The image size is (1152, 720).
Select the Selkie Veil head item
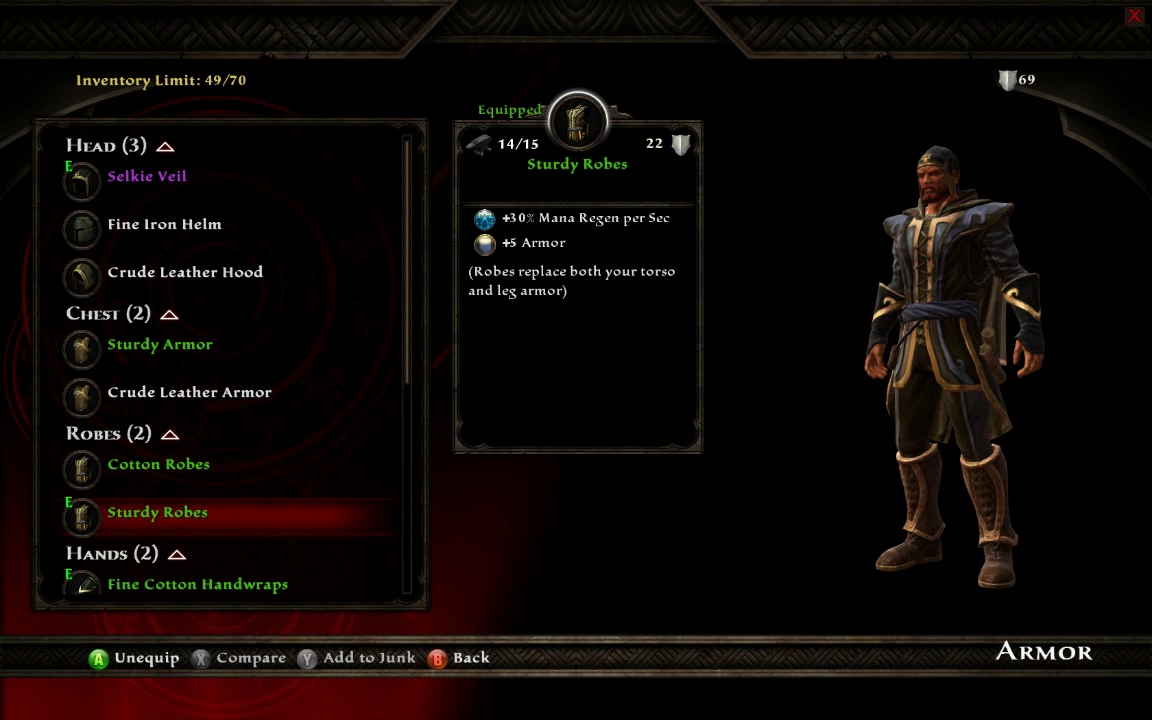[x=147, y=177]
